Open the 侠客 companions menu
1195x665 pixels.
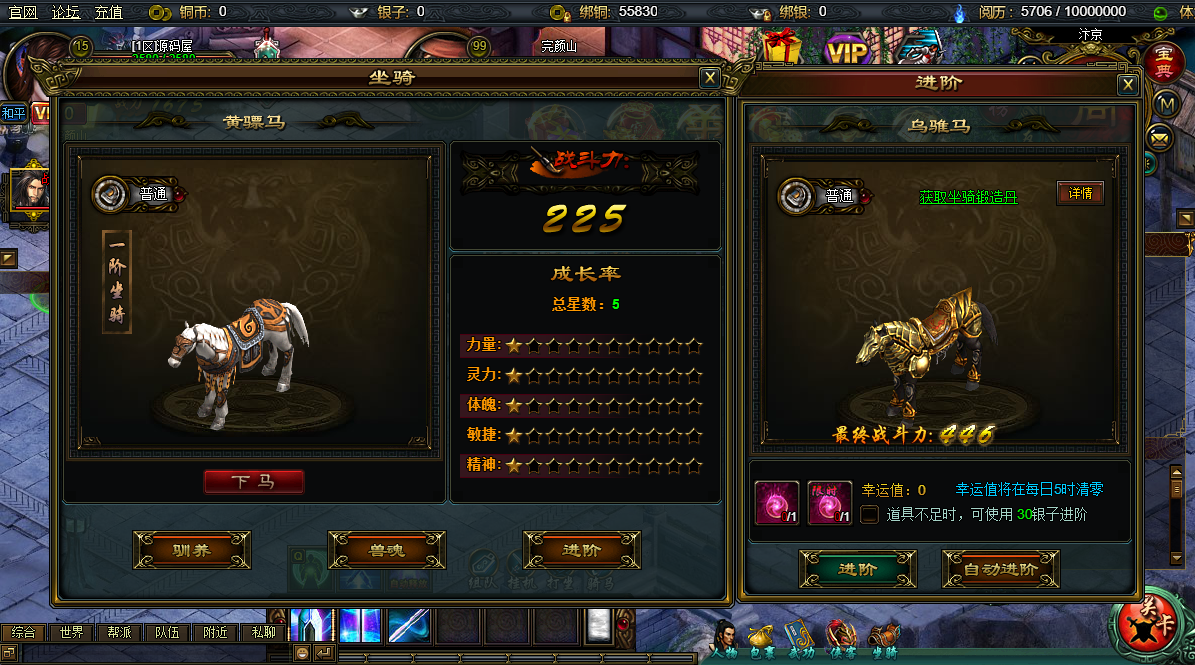pyautogui.click(x=840, y=638)
